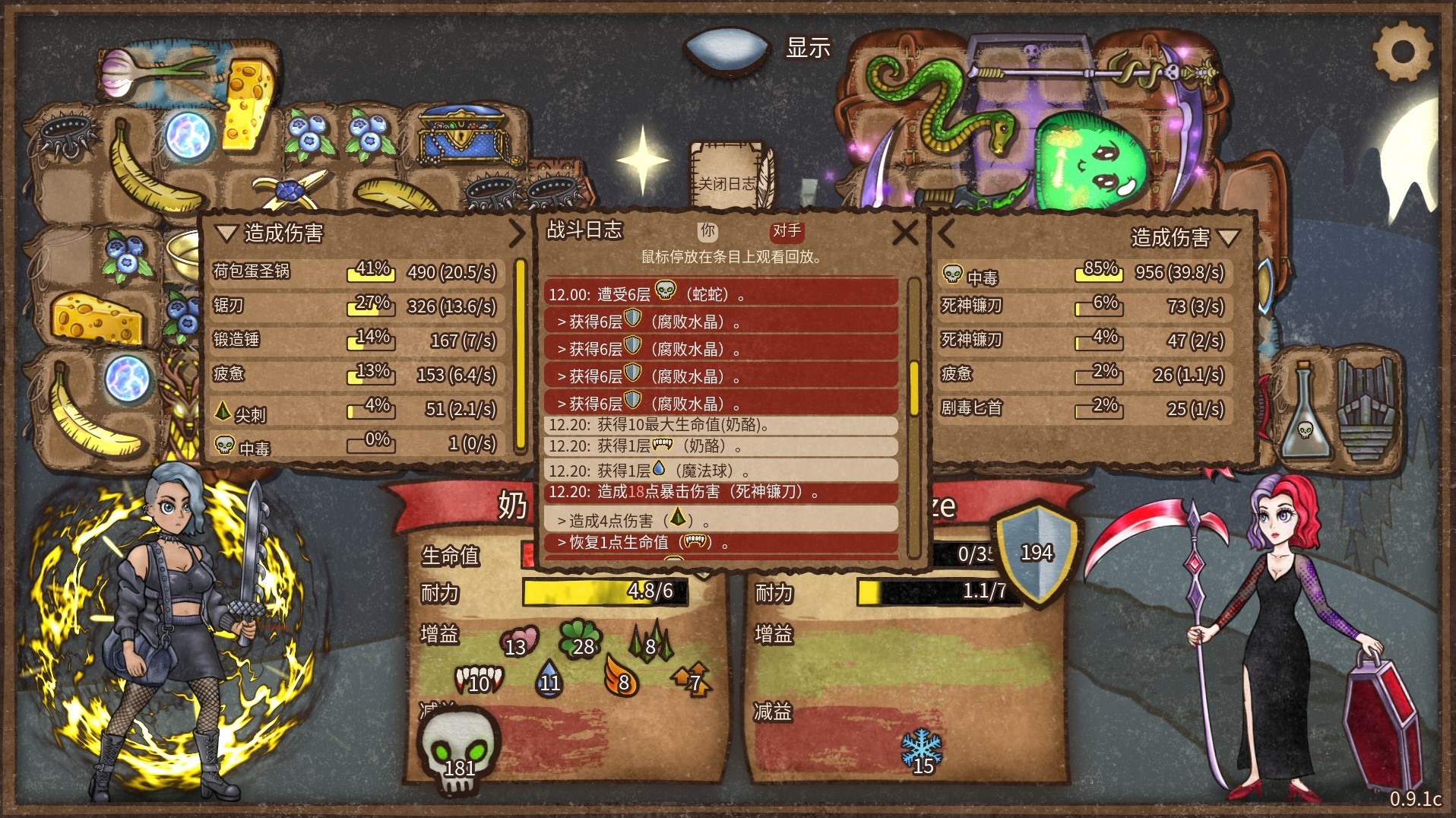Filter the log by 对手

tap(787, 231)
